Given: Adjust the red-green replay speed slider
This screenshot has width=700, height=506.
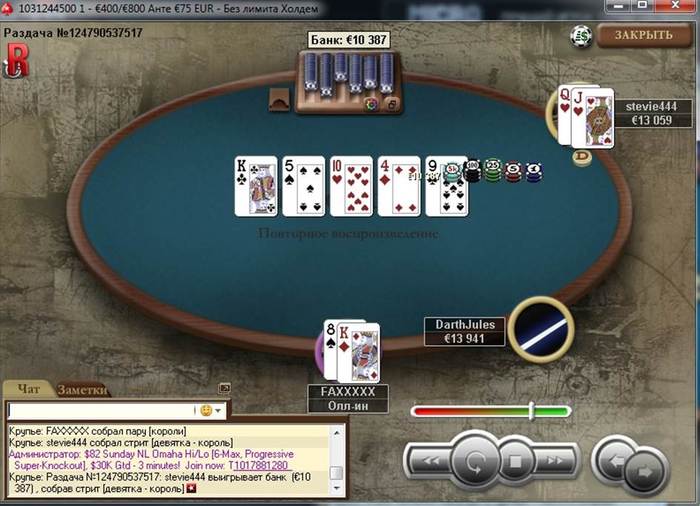Looking at the screenshot, I should (x=531, y=410).
